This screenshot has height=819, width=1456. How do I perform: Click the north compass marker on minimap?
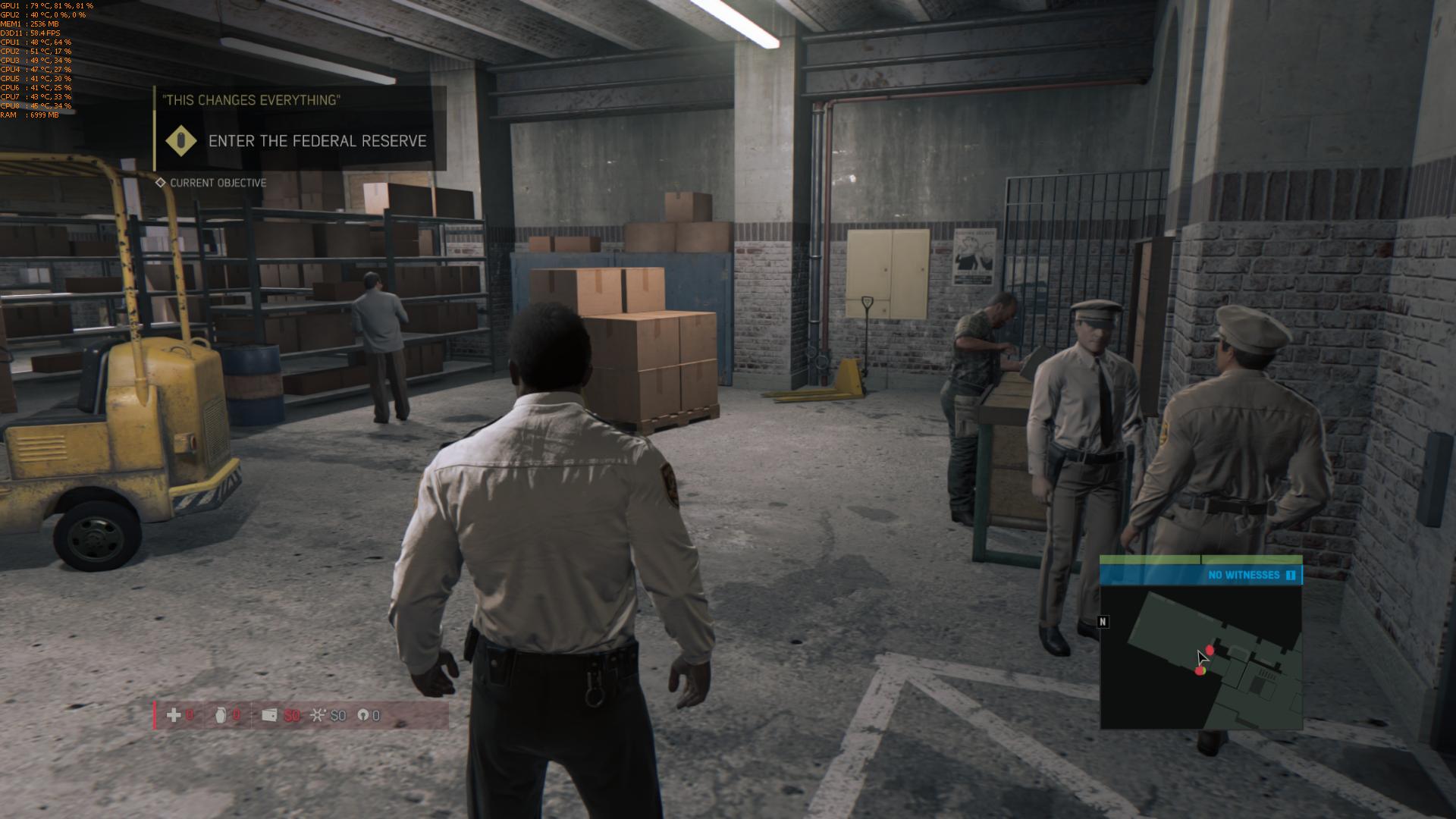[1103, 622]
